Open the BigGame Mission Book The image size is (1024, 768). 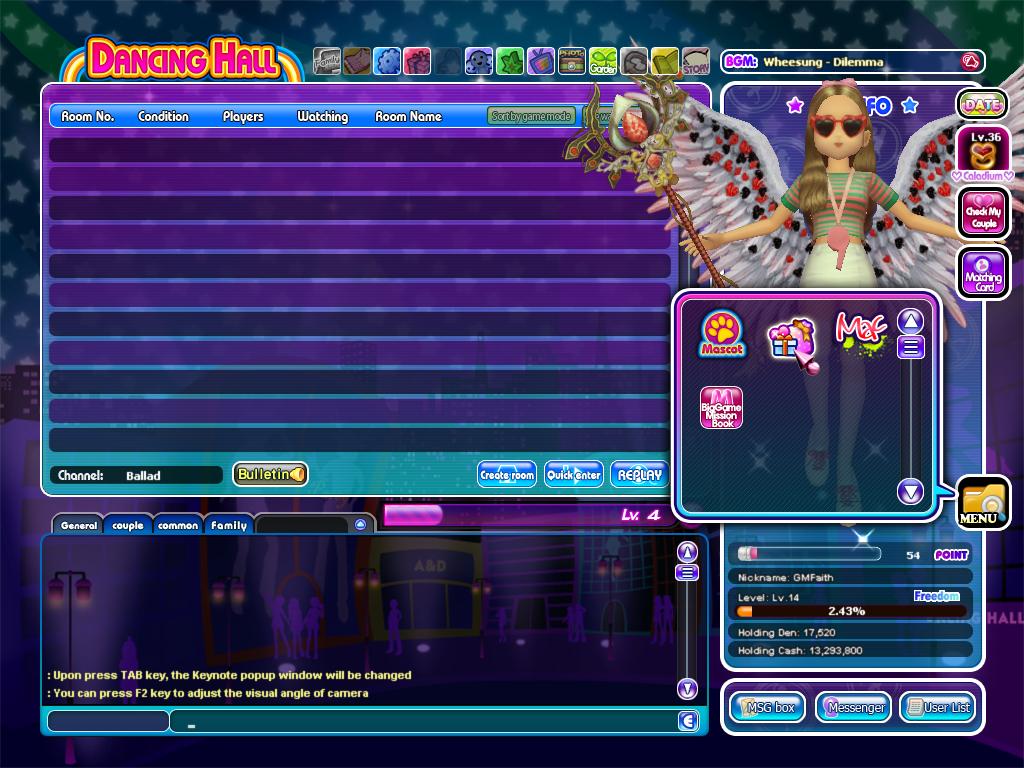click(x=721, y=408)
